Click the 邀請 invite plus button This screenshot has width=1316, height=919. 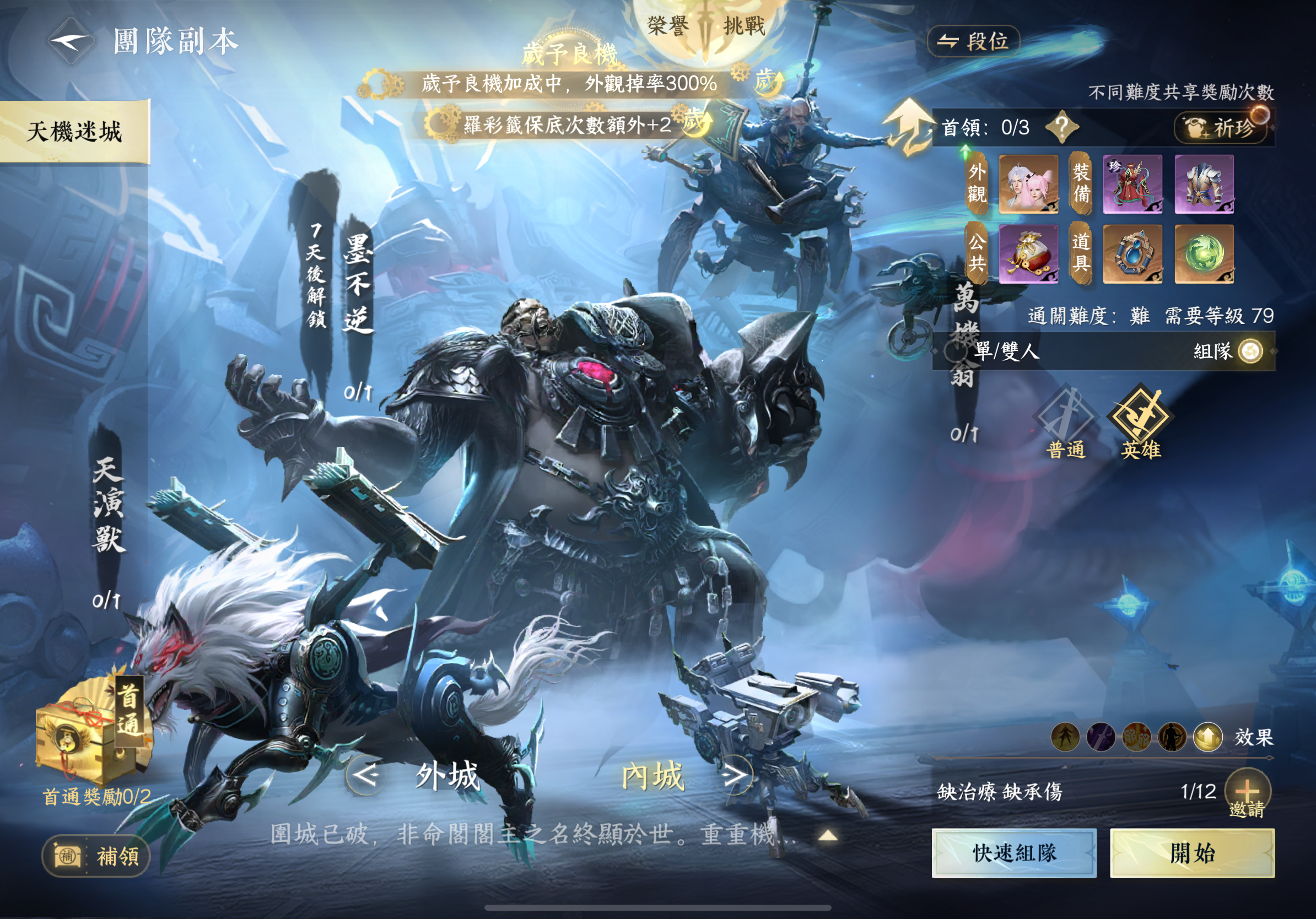(x=1247, y=792)
